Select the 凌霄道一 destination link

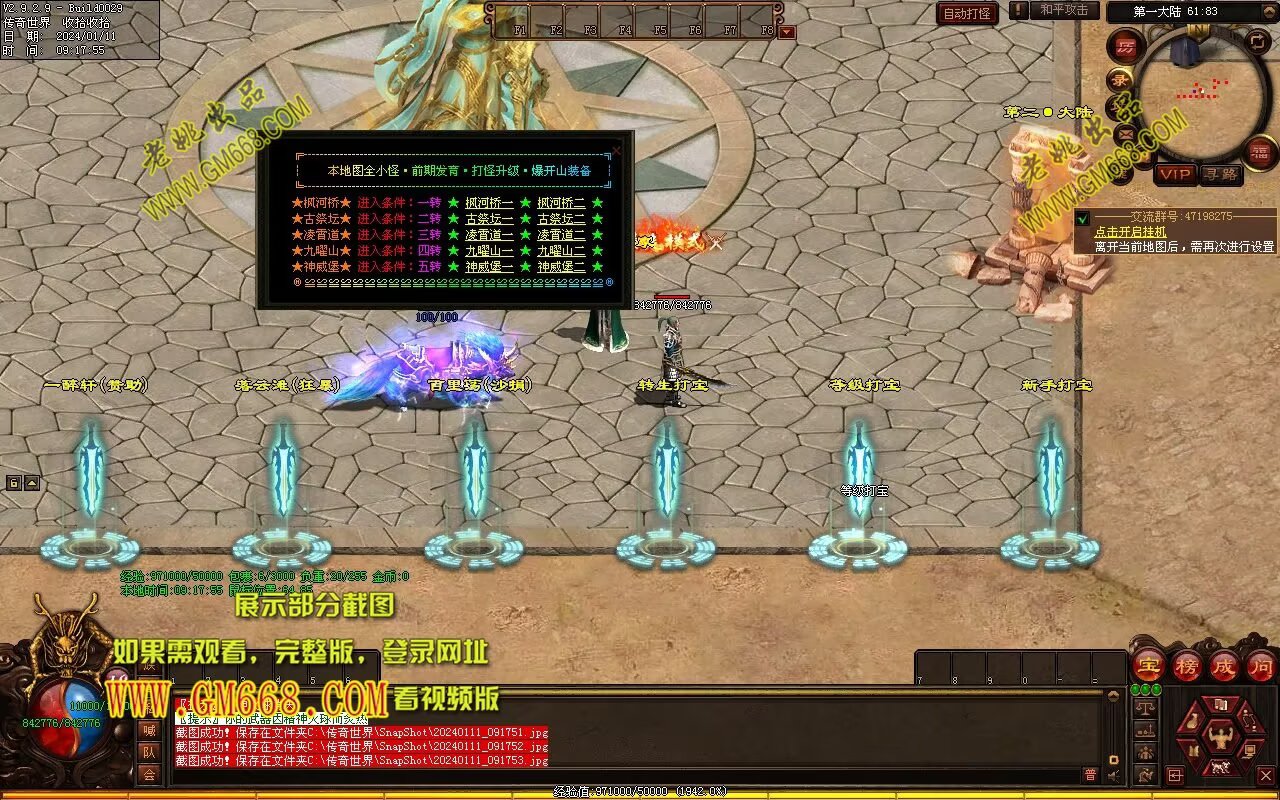click(489, 235)
